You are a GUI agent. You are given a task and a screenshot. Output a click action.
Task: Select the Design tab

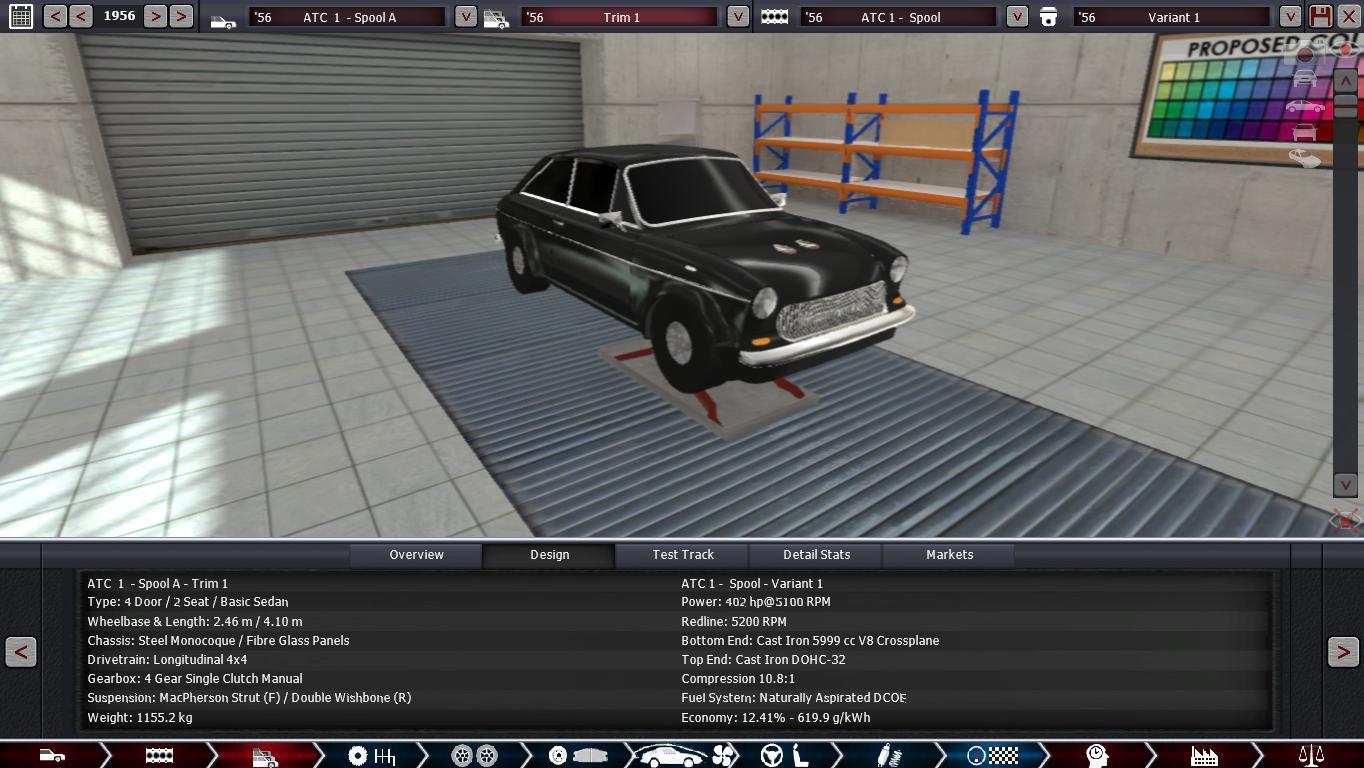coord(549,555)
